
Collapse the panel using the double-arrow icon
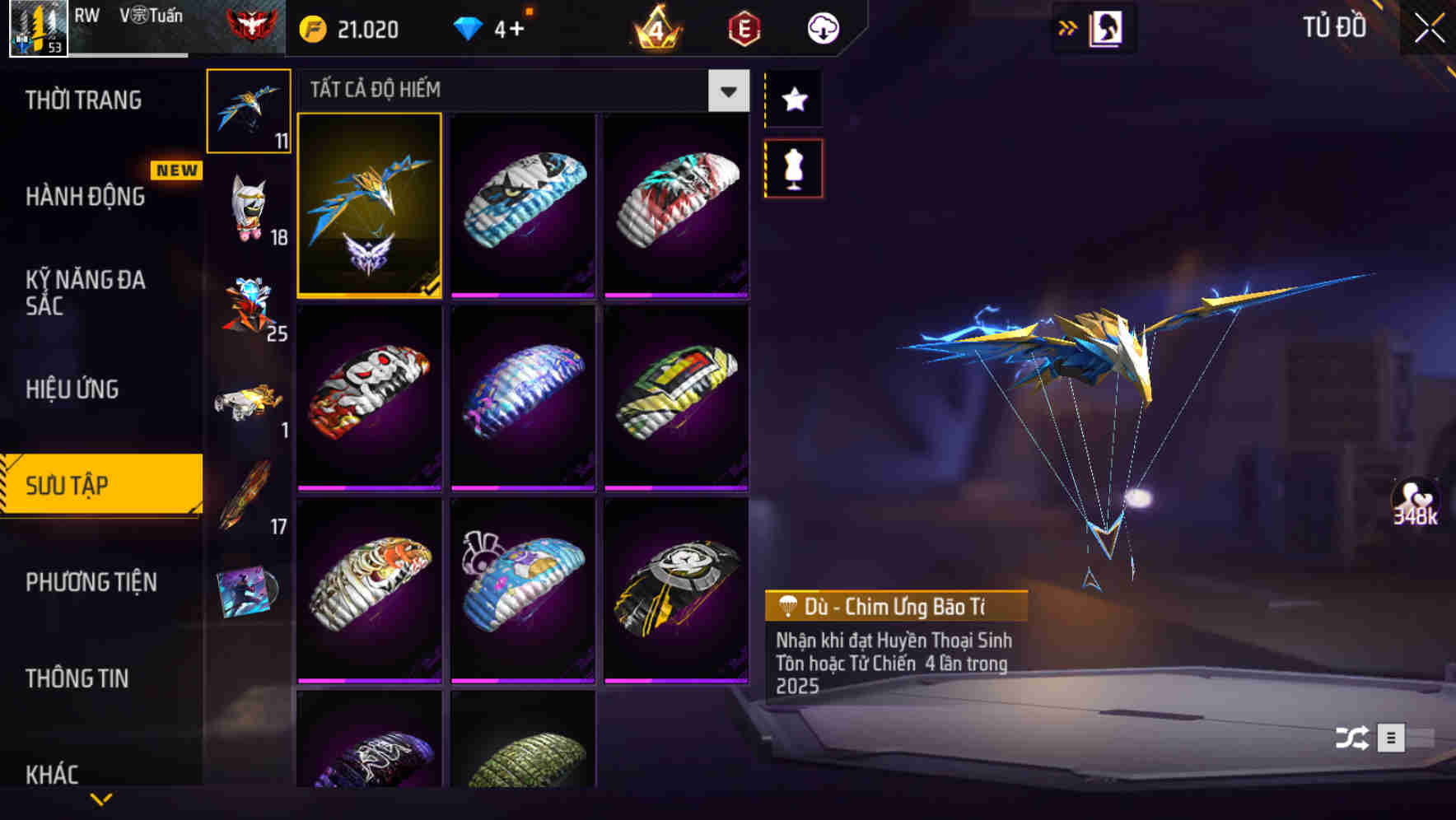pos(1068,27)
